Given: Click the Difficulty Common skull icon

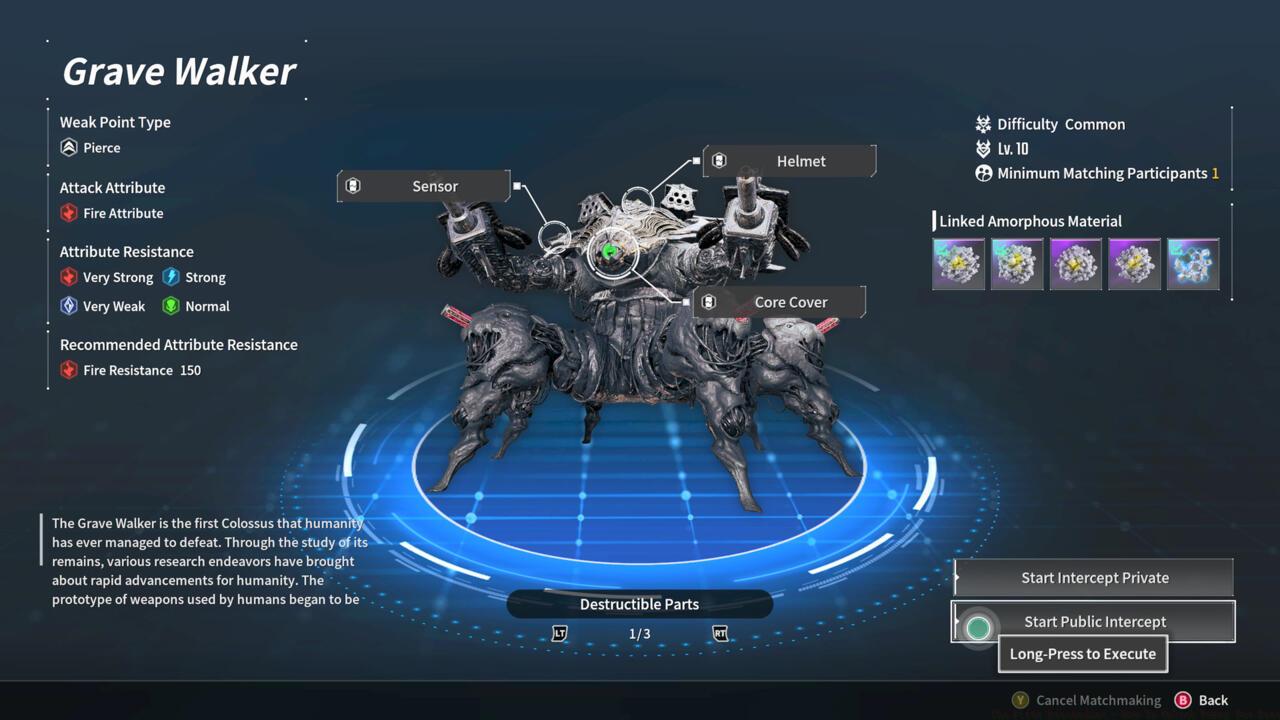Looking at the screenshot, I should 982,124.
